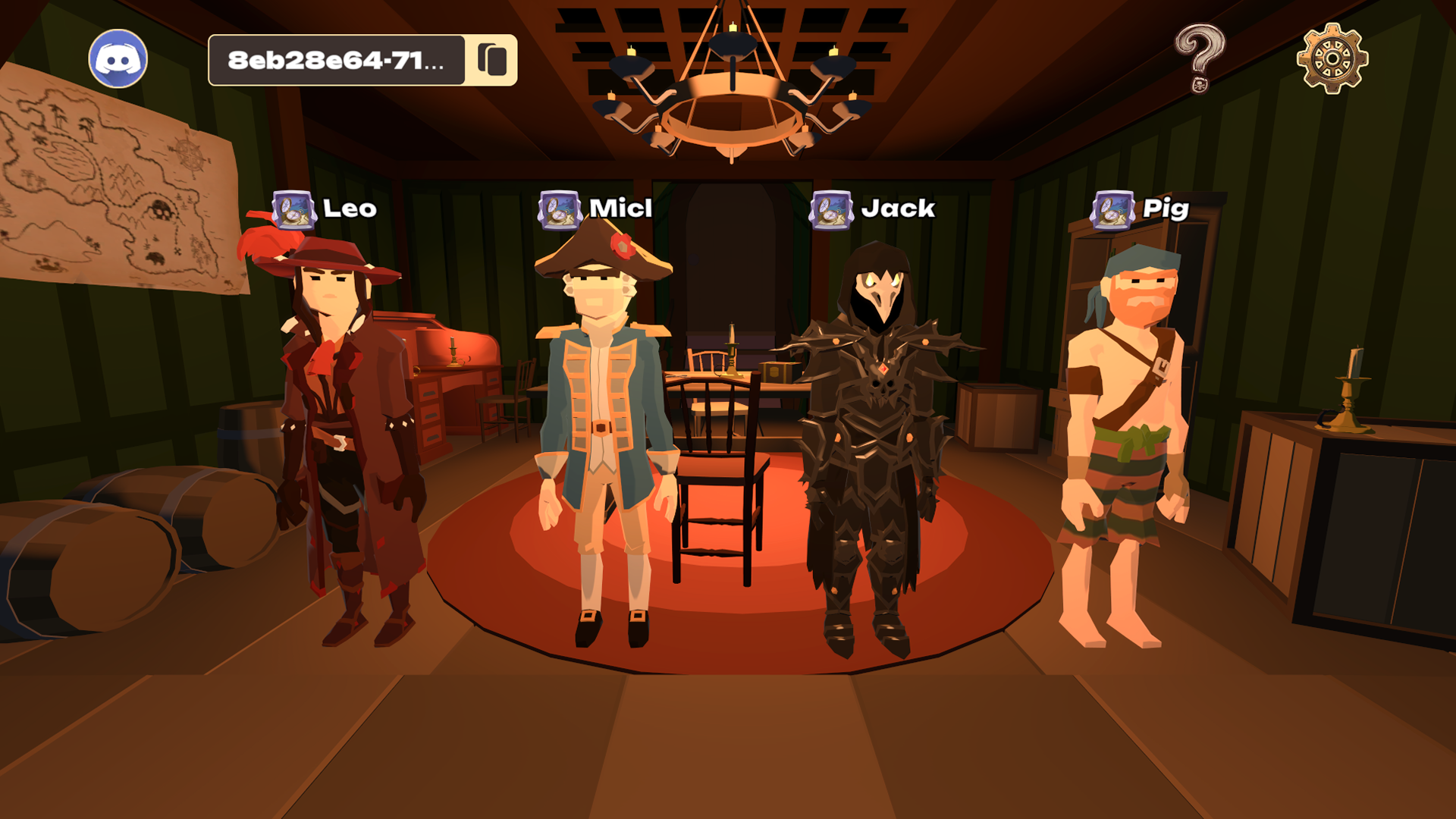This screenshot has width=1456, height=819.
Task: Click the player name Jack
Action: pos(899,207)
